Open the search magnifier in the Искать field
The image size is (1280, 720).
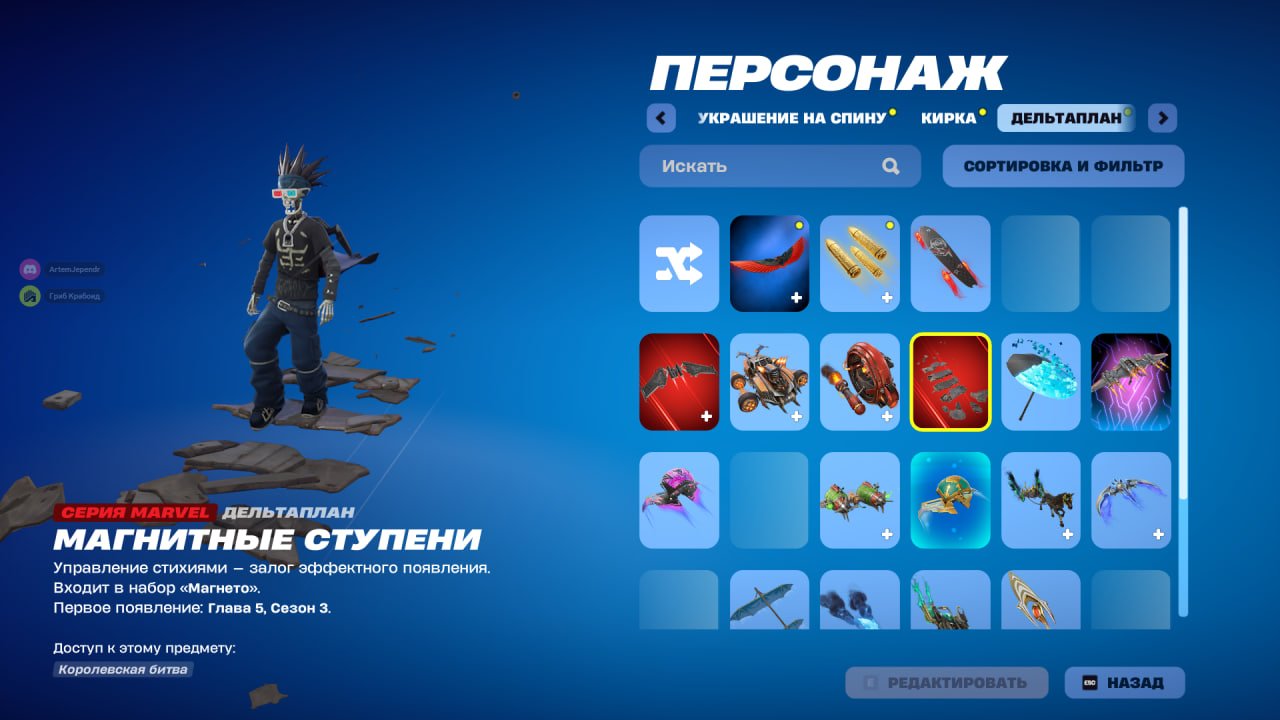889,166
